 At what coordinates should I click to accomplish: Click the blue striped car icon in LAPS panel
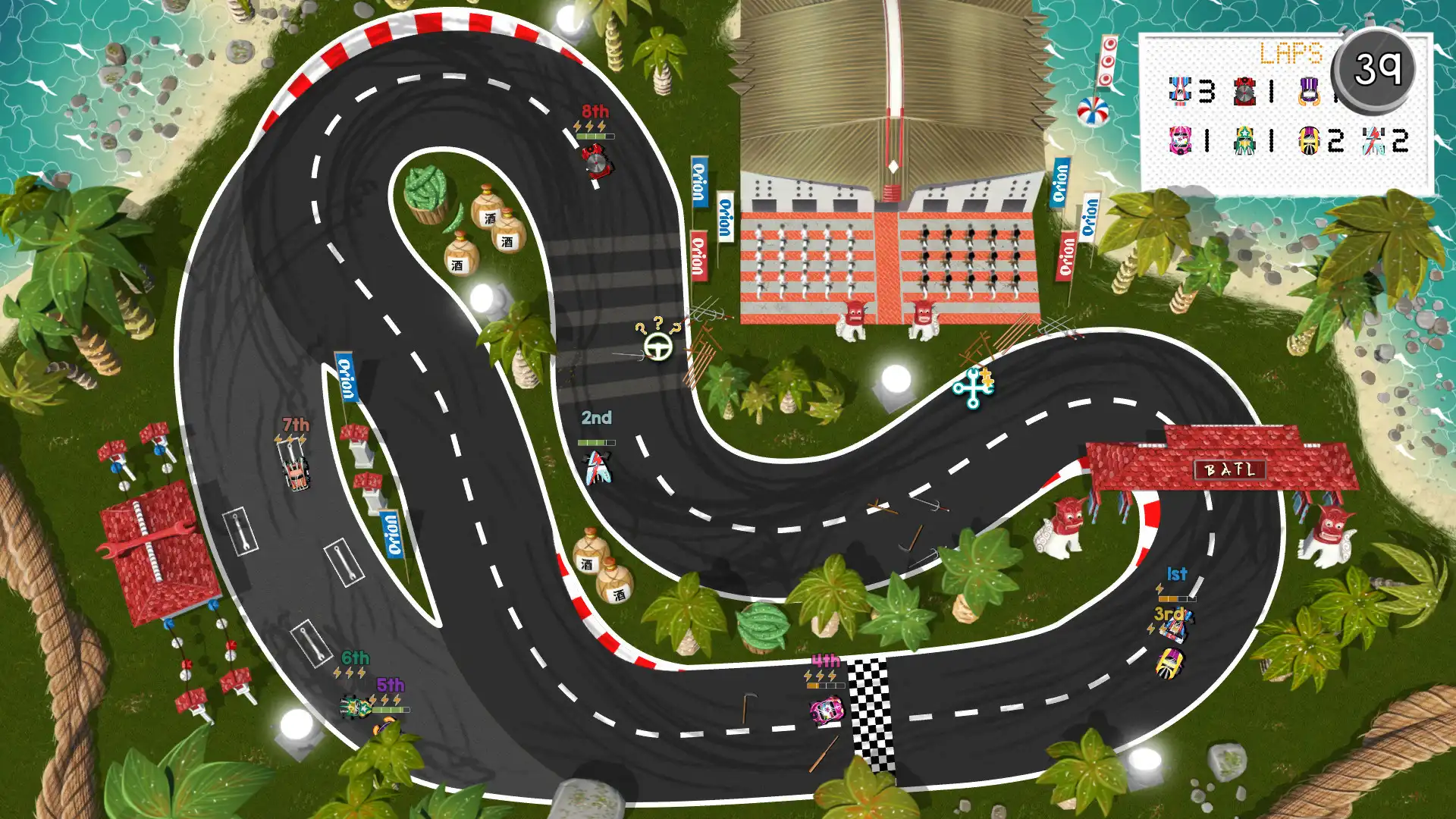click(1180, 92)
